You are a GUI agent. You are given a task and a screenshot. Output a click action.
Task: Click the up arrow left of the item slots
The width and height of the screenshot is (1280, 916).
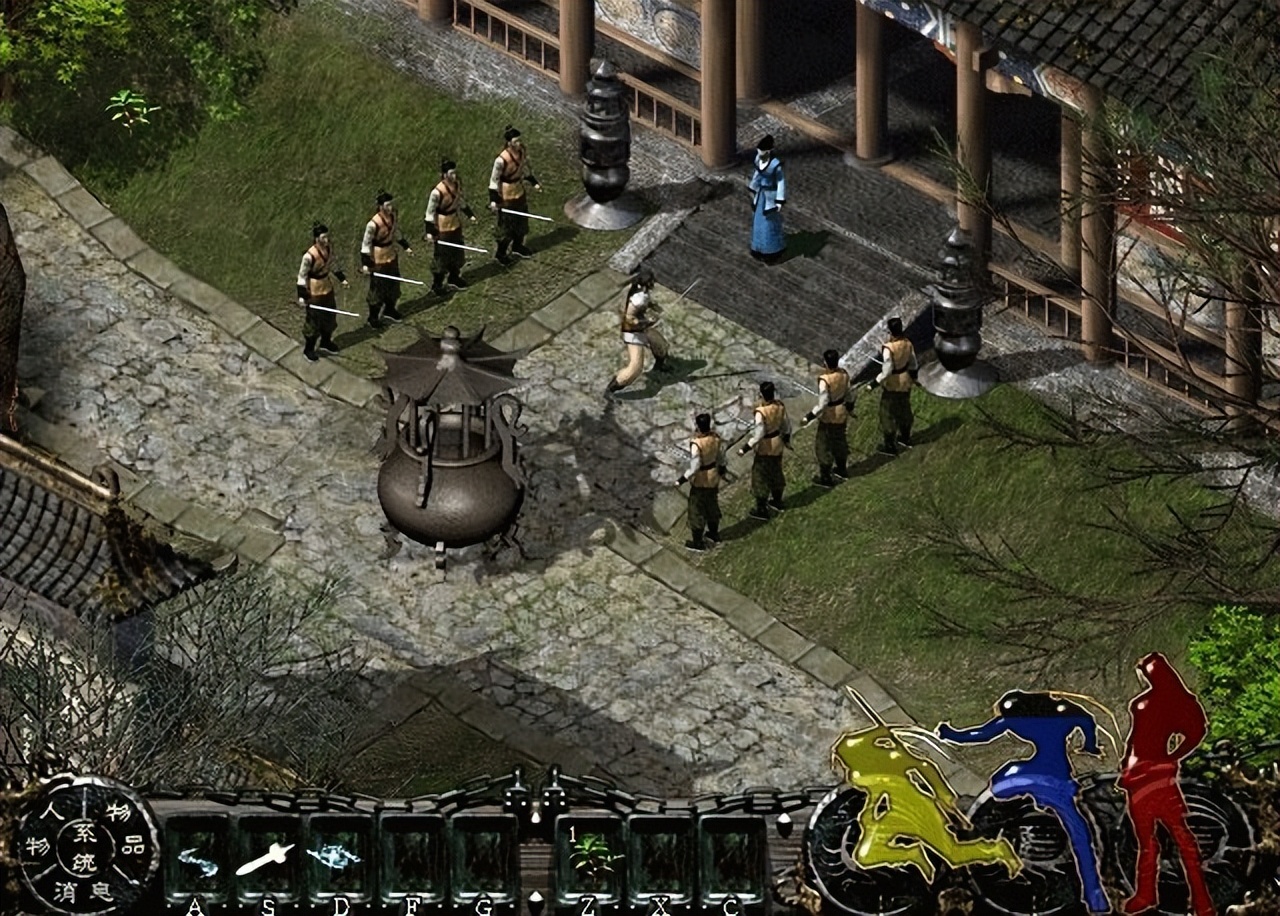tap(534, 816)
